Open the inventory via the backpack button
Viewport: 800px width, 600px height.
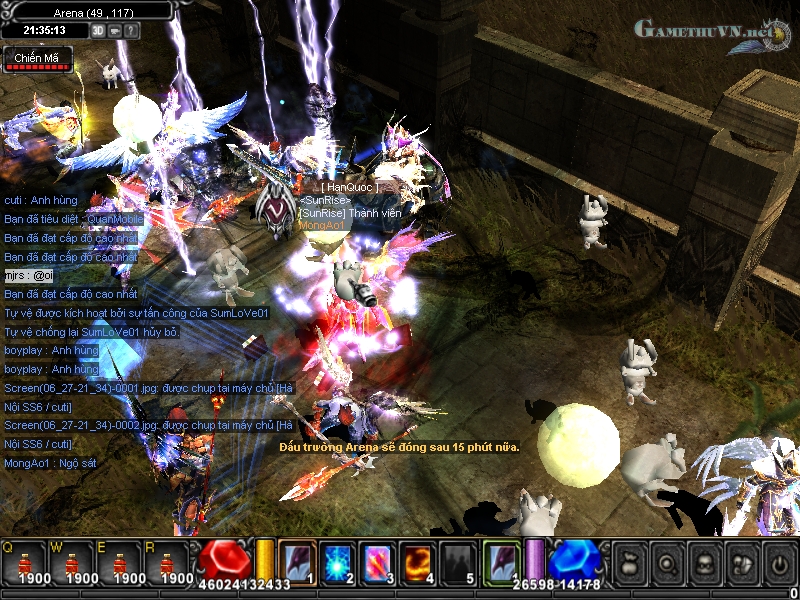(x=703, y=563)
